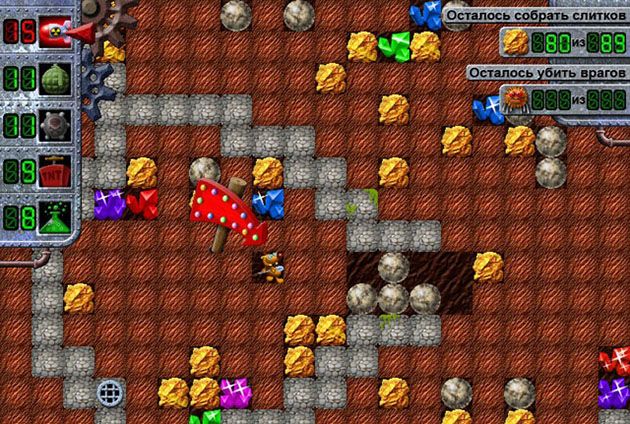The image size is (630, 424).
Task: Select the red nuclear rocket weapon
Action: (x=56, y=31)
